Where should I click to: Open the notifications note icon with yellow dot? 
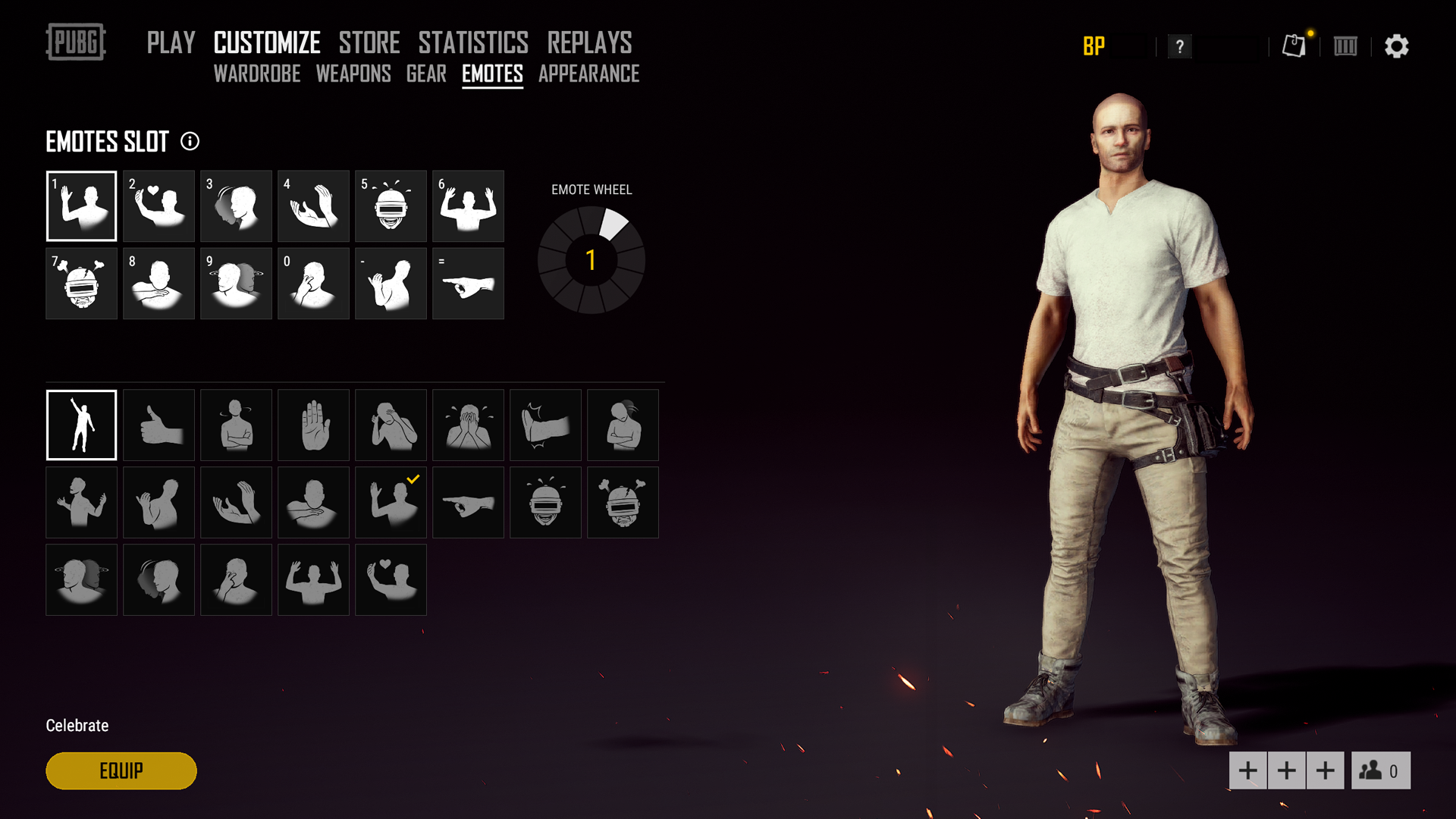pos(1293,46)
